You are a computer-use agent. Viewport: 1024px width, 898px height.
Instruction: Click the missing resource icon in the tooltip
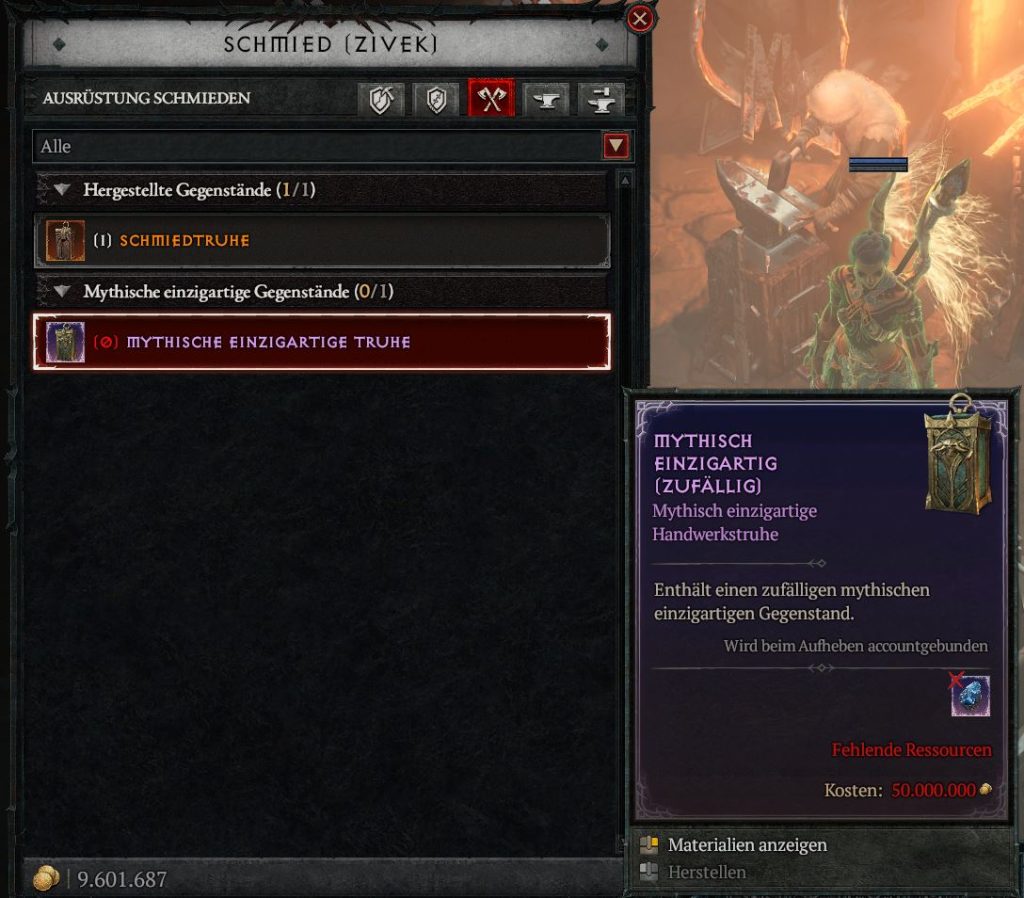click(970, 695)
